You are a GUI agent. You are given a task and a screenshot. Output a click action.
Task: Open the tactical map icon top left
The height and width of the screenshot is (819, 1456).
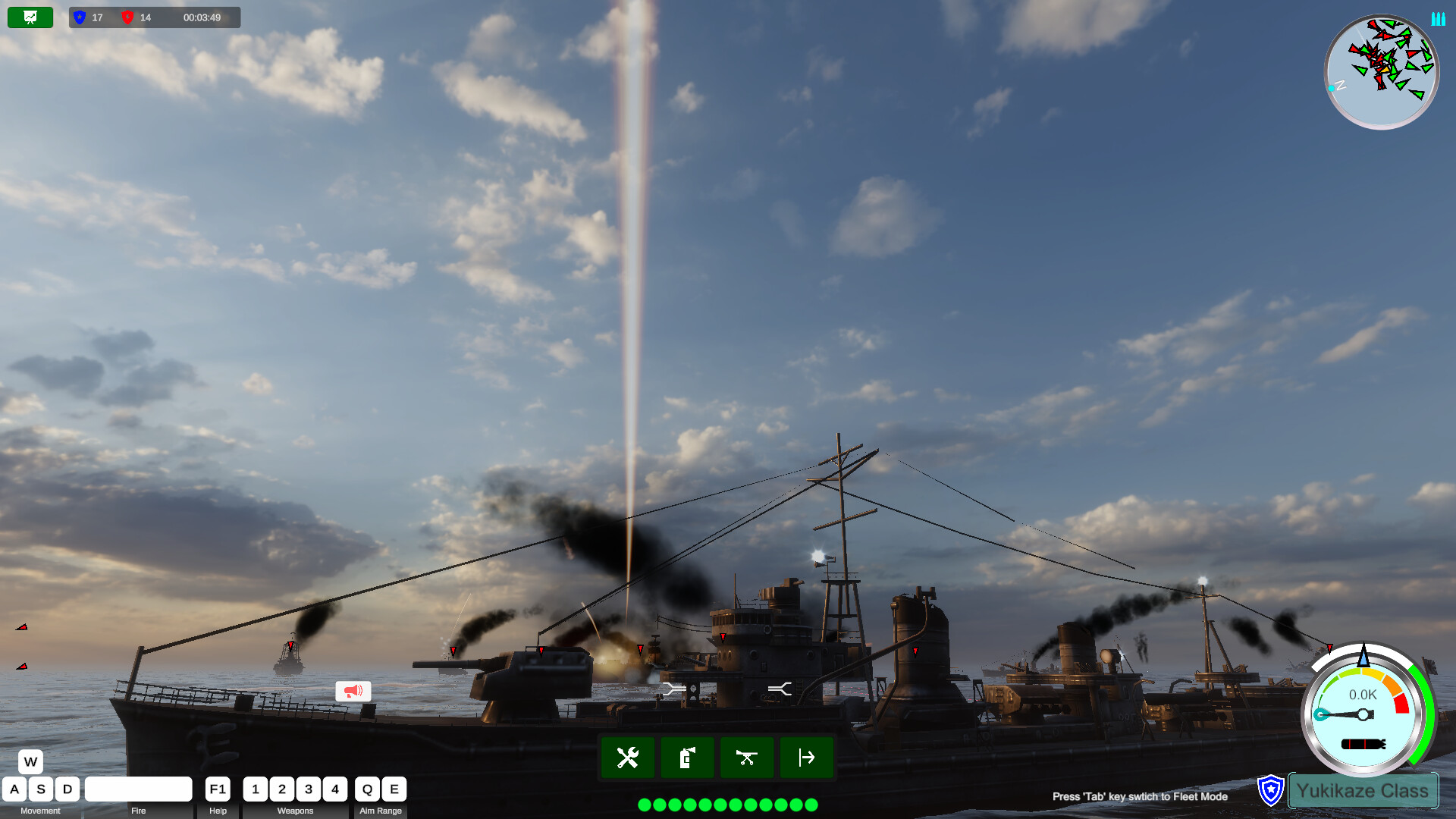[x=29, y=17]
